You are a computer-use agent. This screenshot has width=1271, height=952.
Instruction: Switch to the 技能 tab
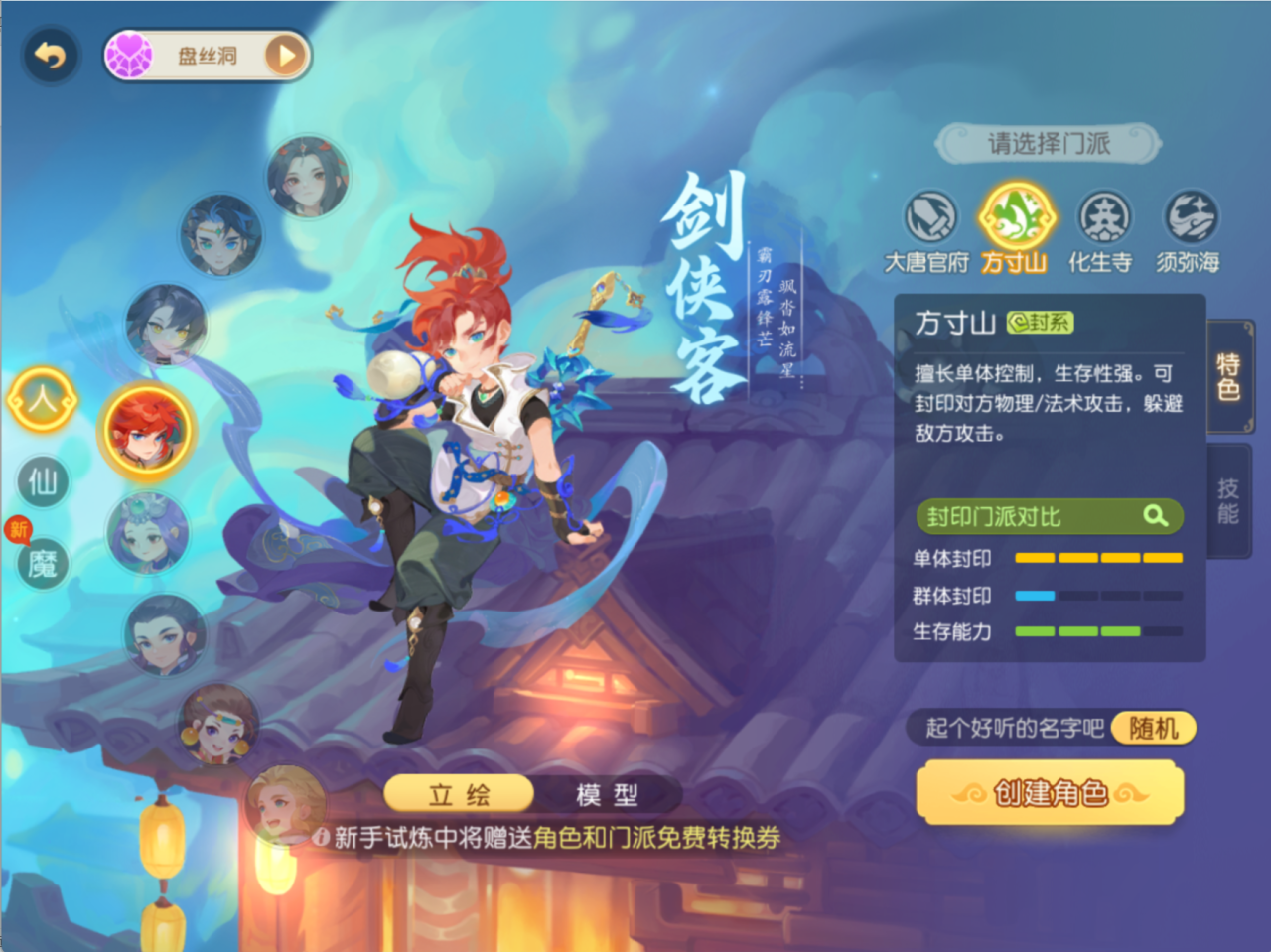pyautogui.click(x=1227, y=498)
